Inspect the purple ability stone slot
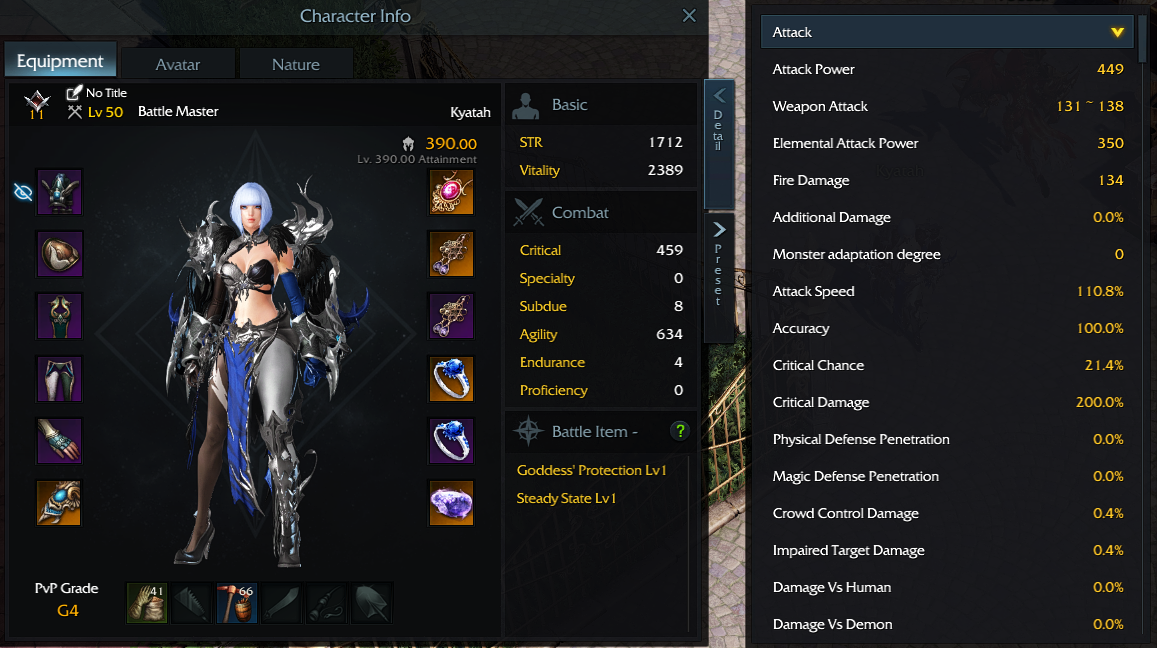 point(451,503)
